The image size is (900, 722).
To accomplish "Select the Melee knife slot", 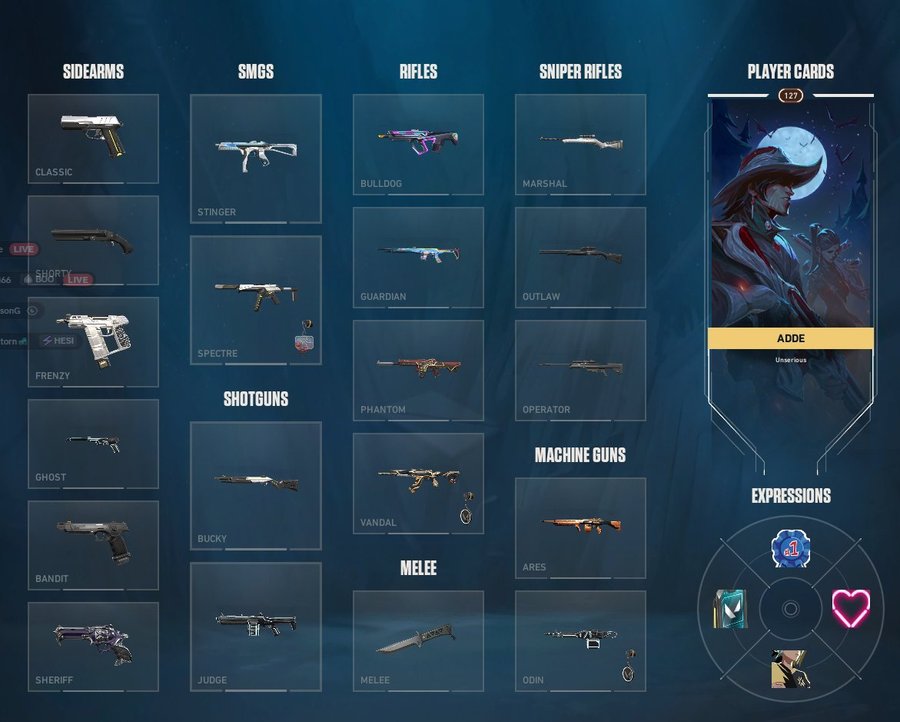I will 418,640.
